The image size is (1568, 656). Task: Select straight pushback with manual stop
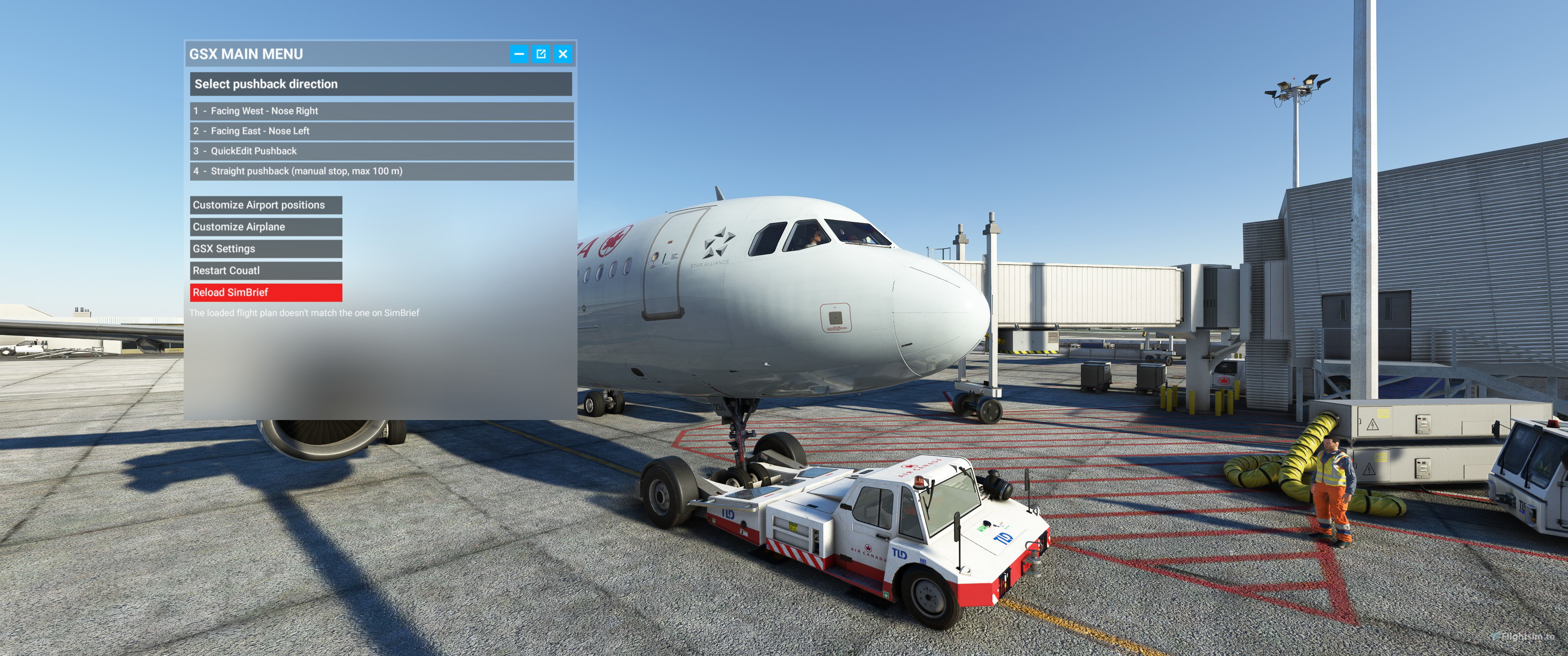pyautogui.click(x=381, y=171)
